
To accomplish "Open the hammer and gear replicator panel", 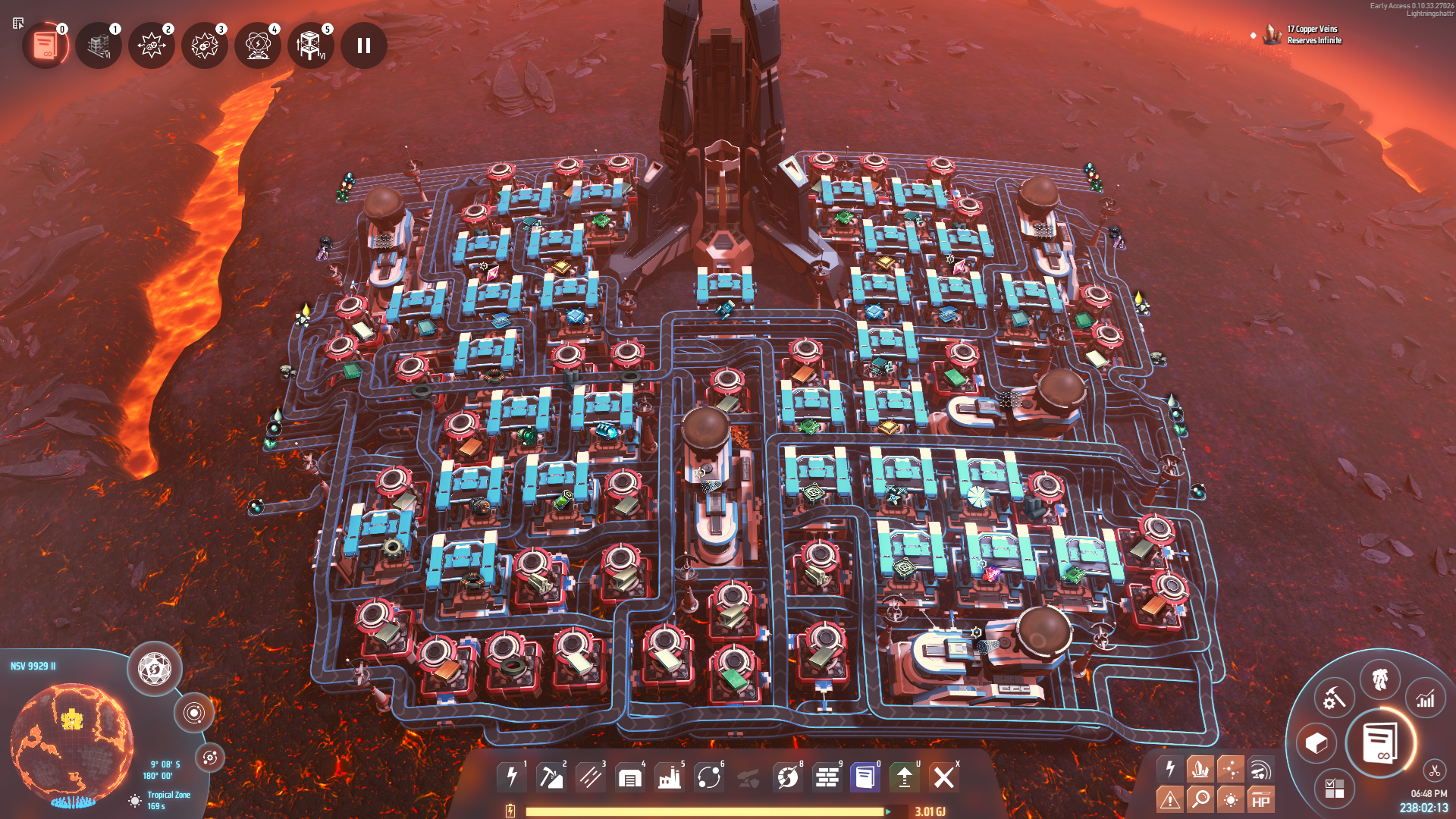I will [1334, 698].
